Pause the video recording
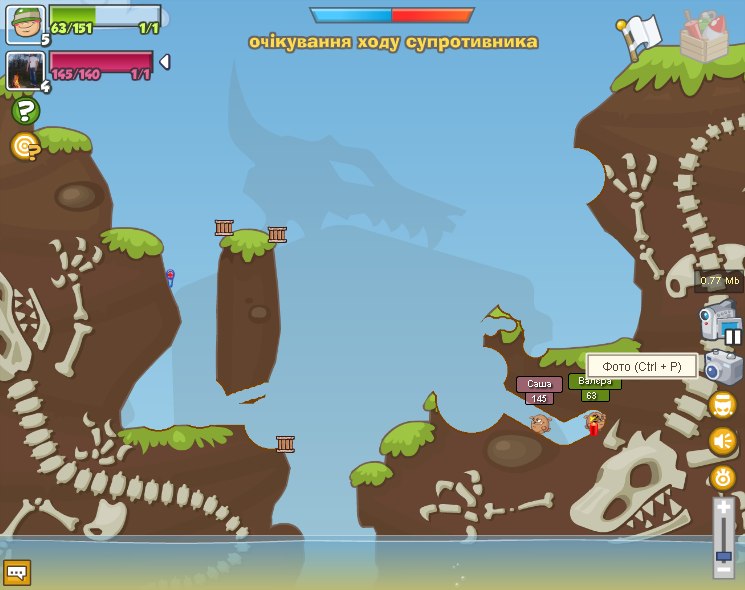 coord(733,337)
